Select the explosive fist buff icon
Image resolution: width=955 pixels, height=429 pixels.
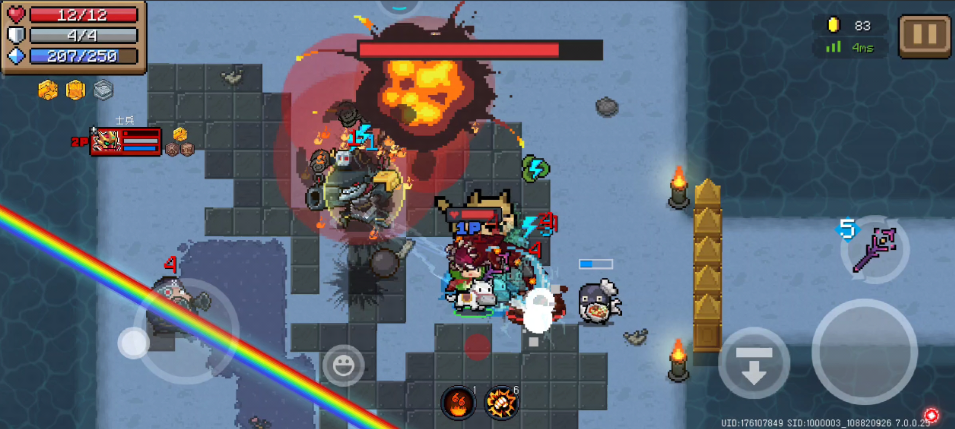coord(500,402)
